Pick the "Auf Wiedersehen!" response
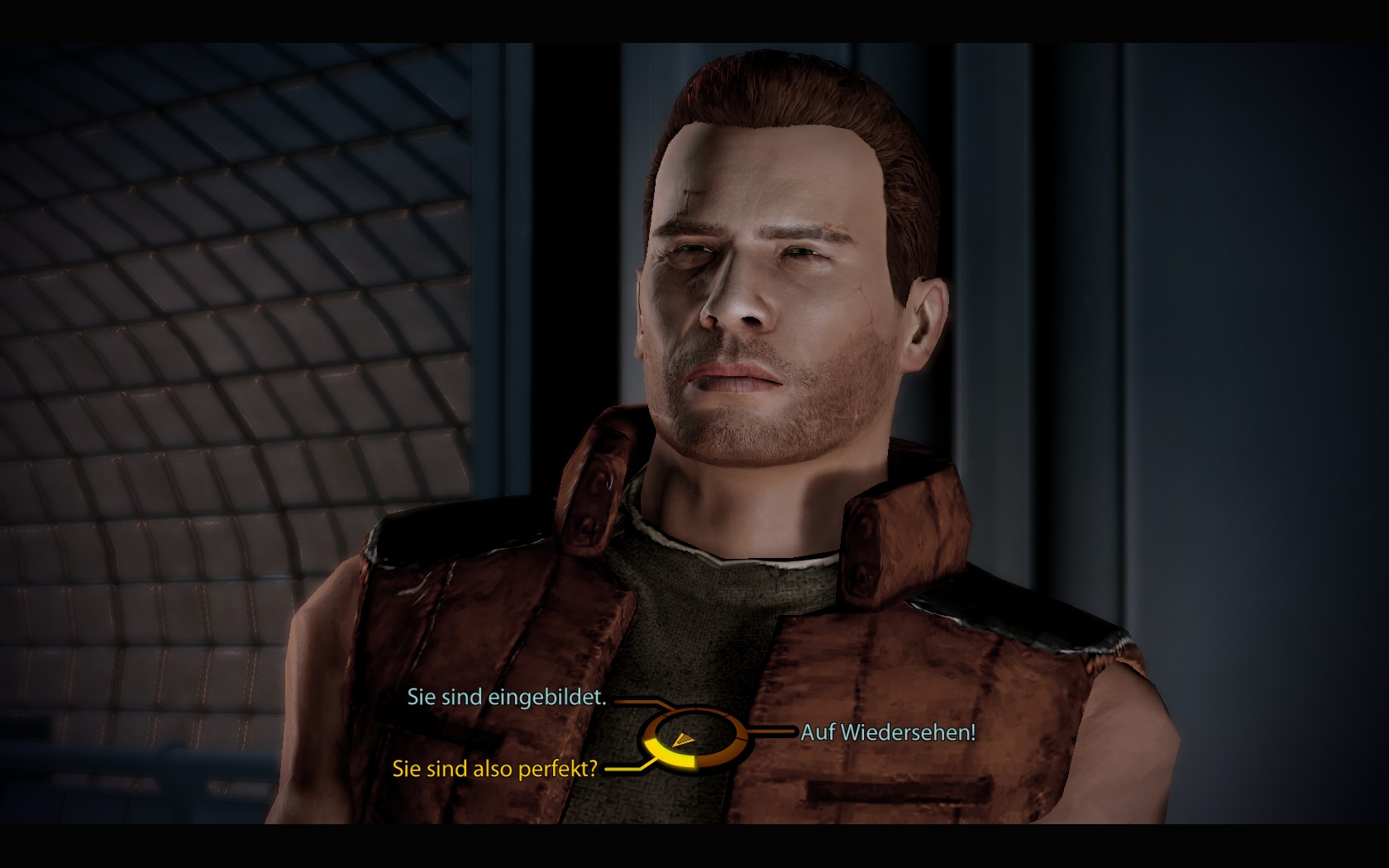 click(888, 732)
